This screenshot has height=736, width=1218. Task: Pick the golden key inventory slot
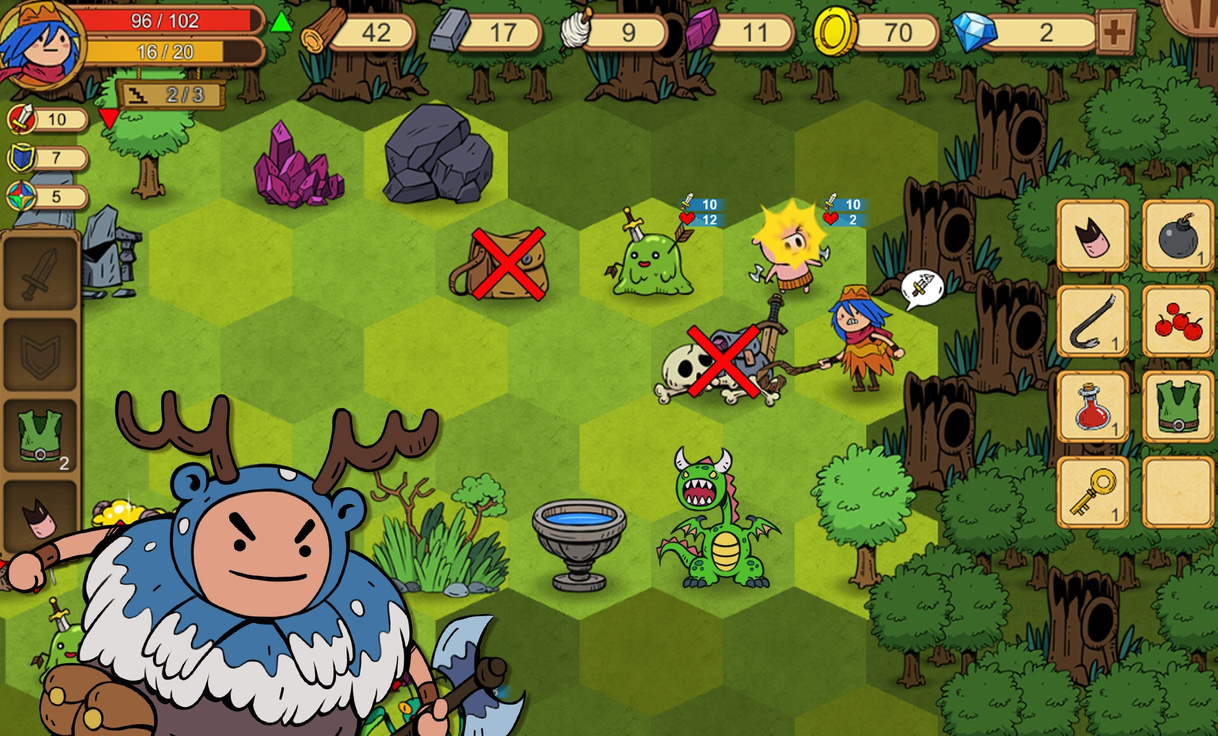coord(1093,492)
